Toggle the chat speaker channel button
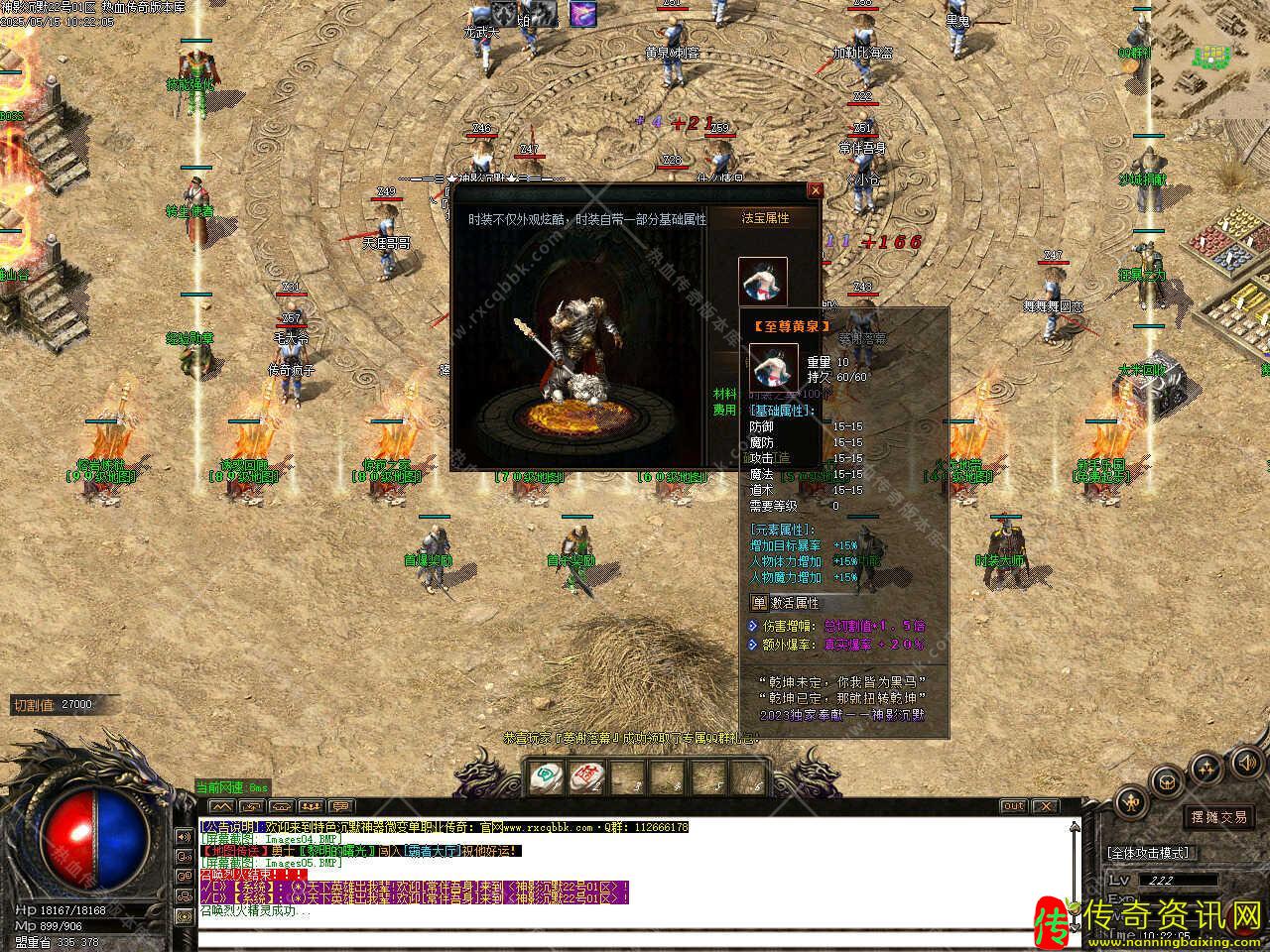 [x=184, y=836]
